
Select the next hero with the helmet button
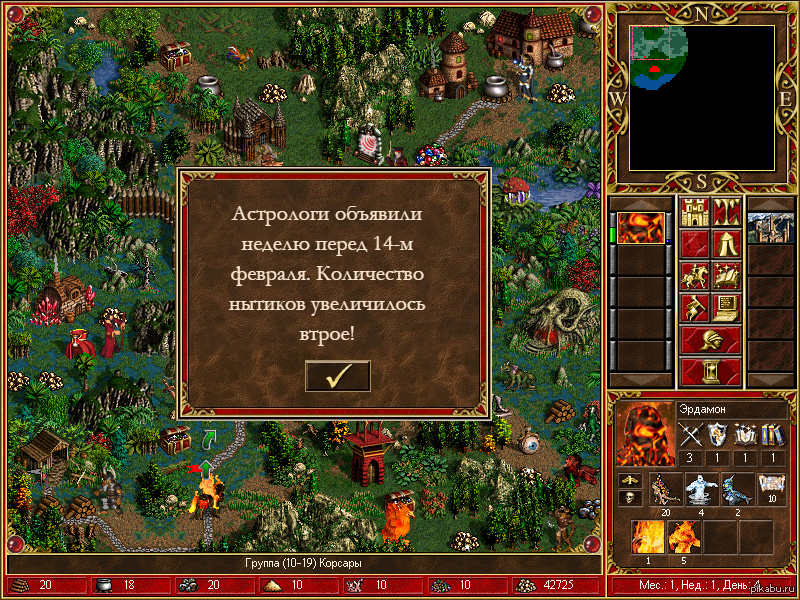(x=710, y=339)
